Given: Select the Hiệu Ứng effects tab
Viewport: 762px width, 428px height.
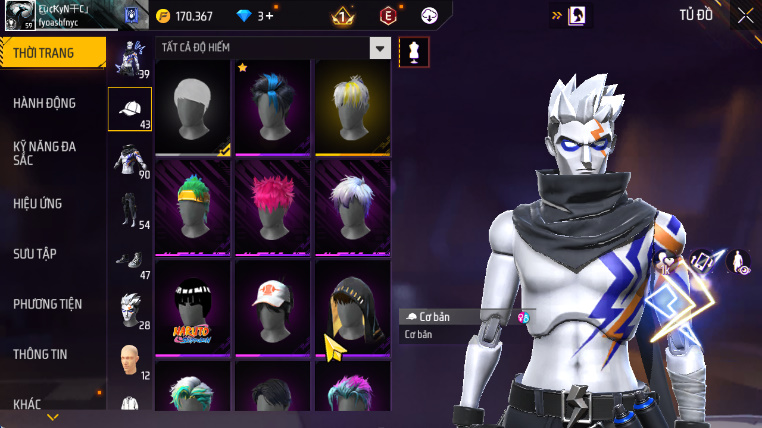Looking at the screenshot, I should (x=38, y=203).
